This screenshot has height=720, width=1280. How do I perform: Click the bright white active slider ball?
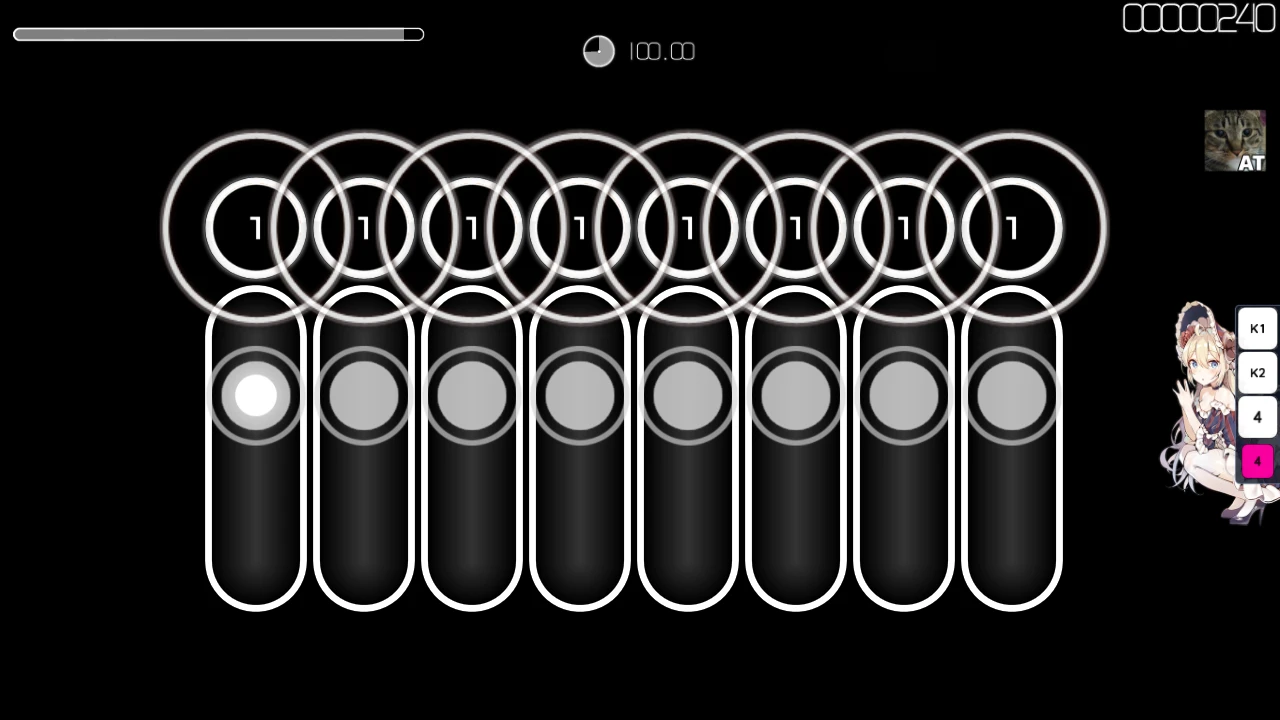point(256,395)
